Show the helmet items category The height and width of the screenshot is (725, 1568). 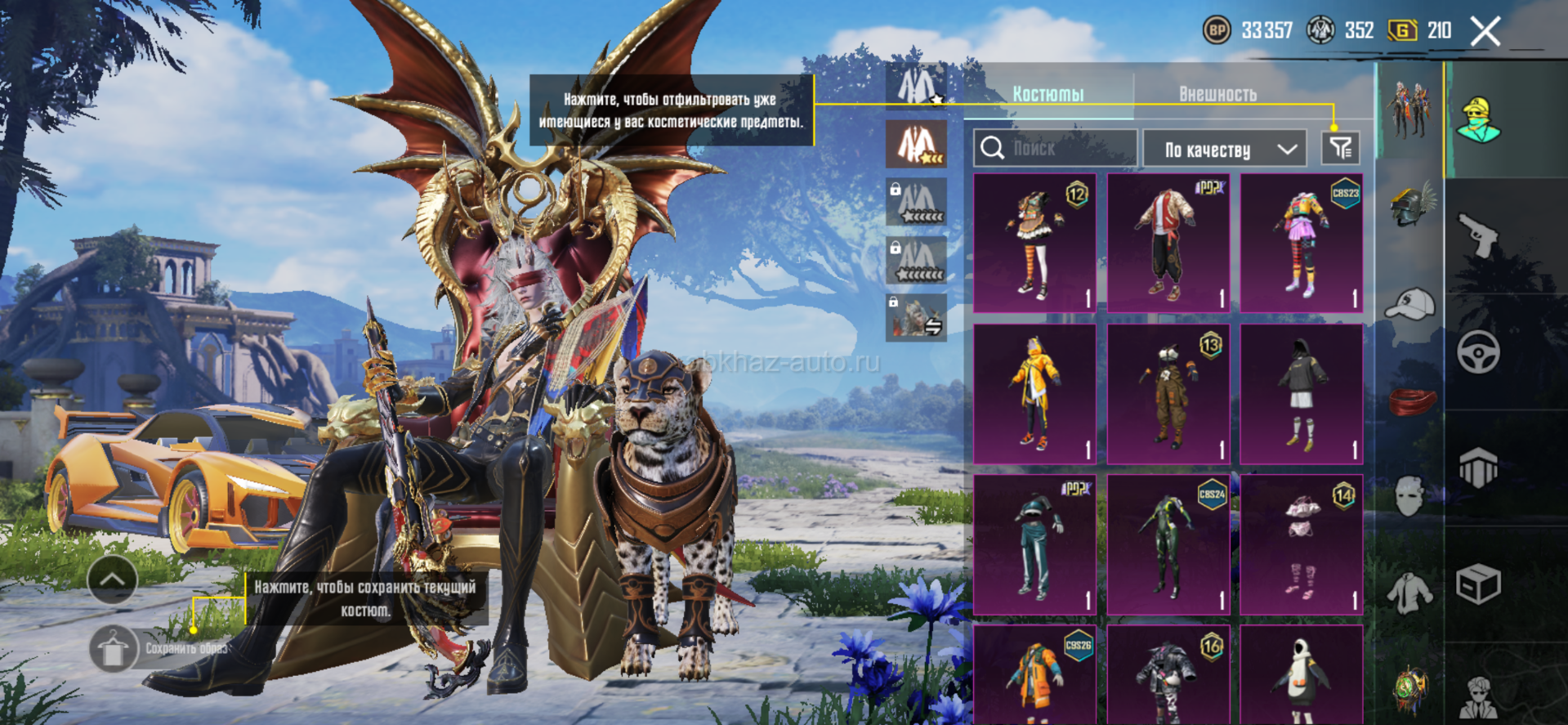1411,204
